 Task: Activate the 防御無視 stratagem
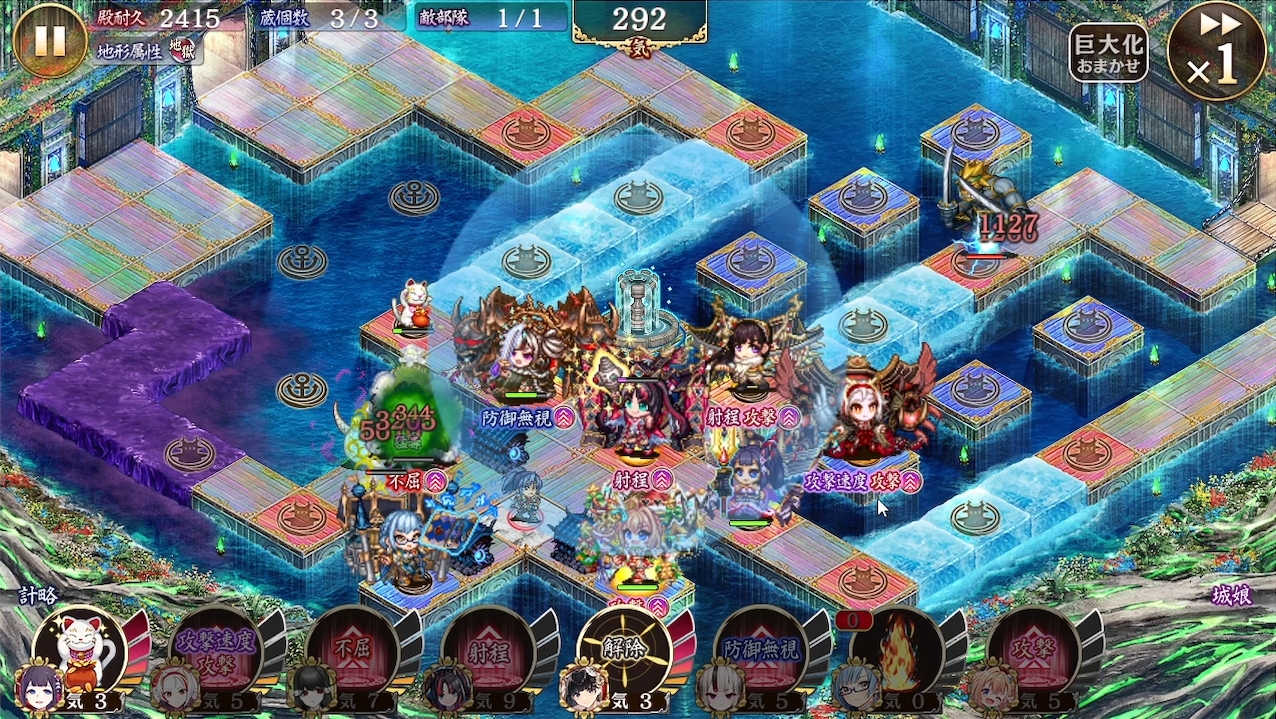[x=762, y=650]
